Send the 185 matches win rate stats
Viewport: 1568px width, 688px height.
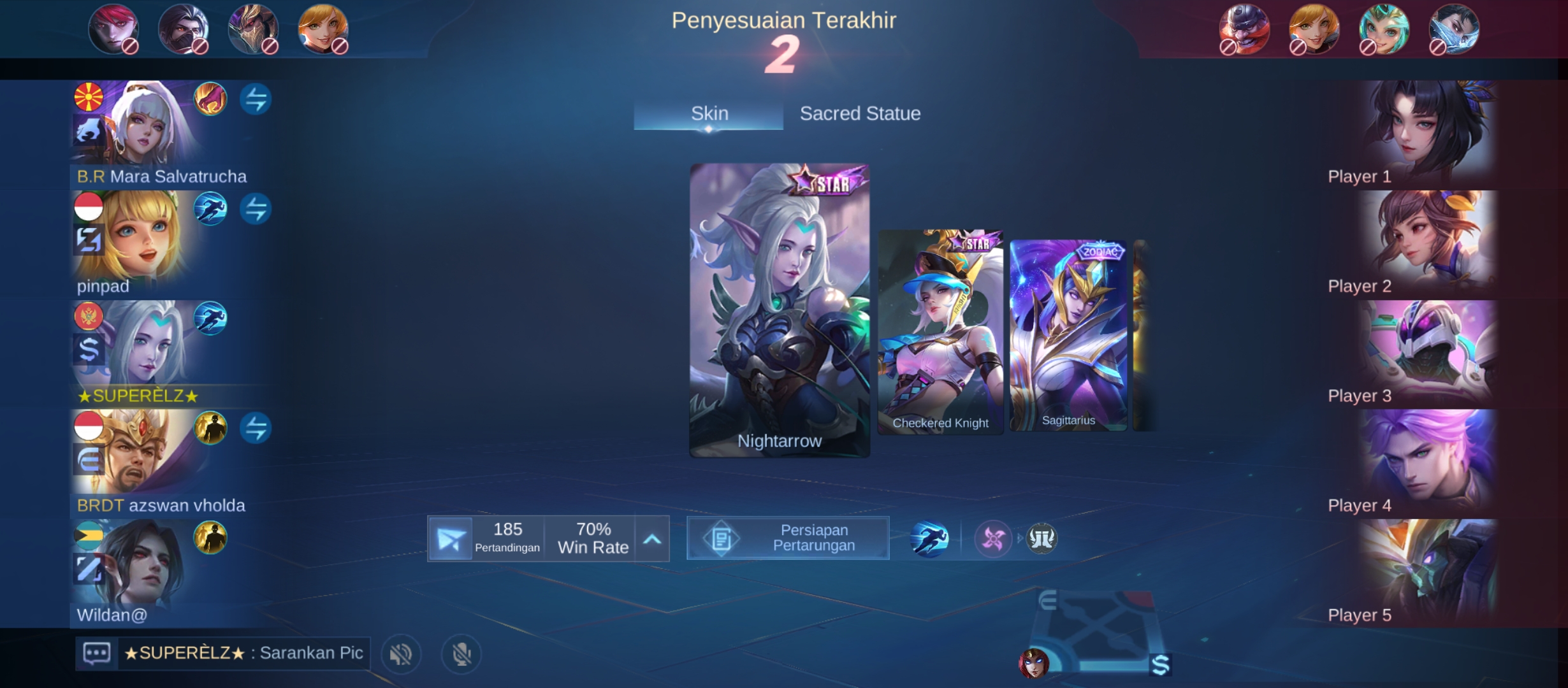coord(450,539)
